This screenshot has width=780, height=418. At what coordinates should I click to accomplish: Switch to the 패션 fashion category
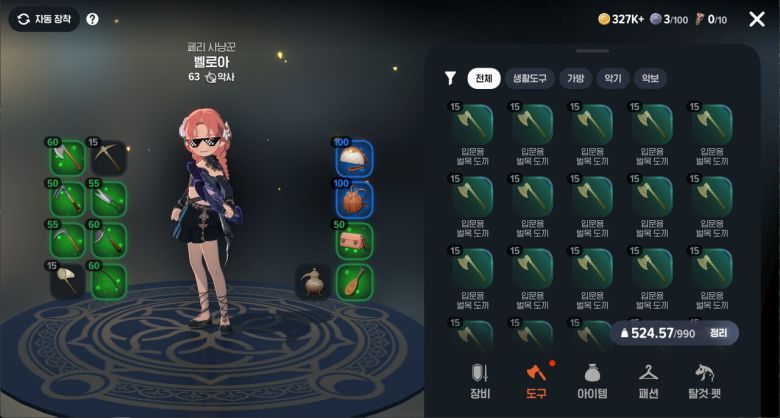coord(648,379)
